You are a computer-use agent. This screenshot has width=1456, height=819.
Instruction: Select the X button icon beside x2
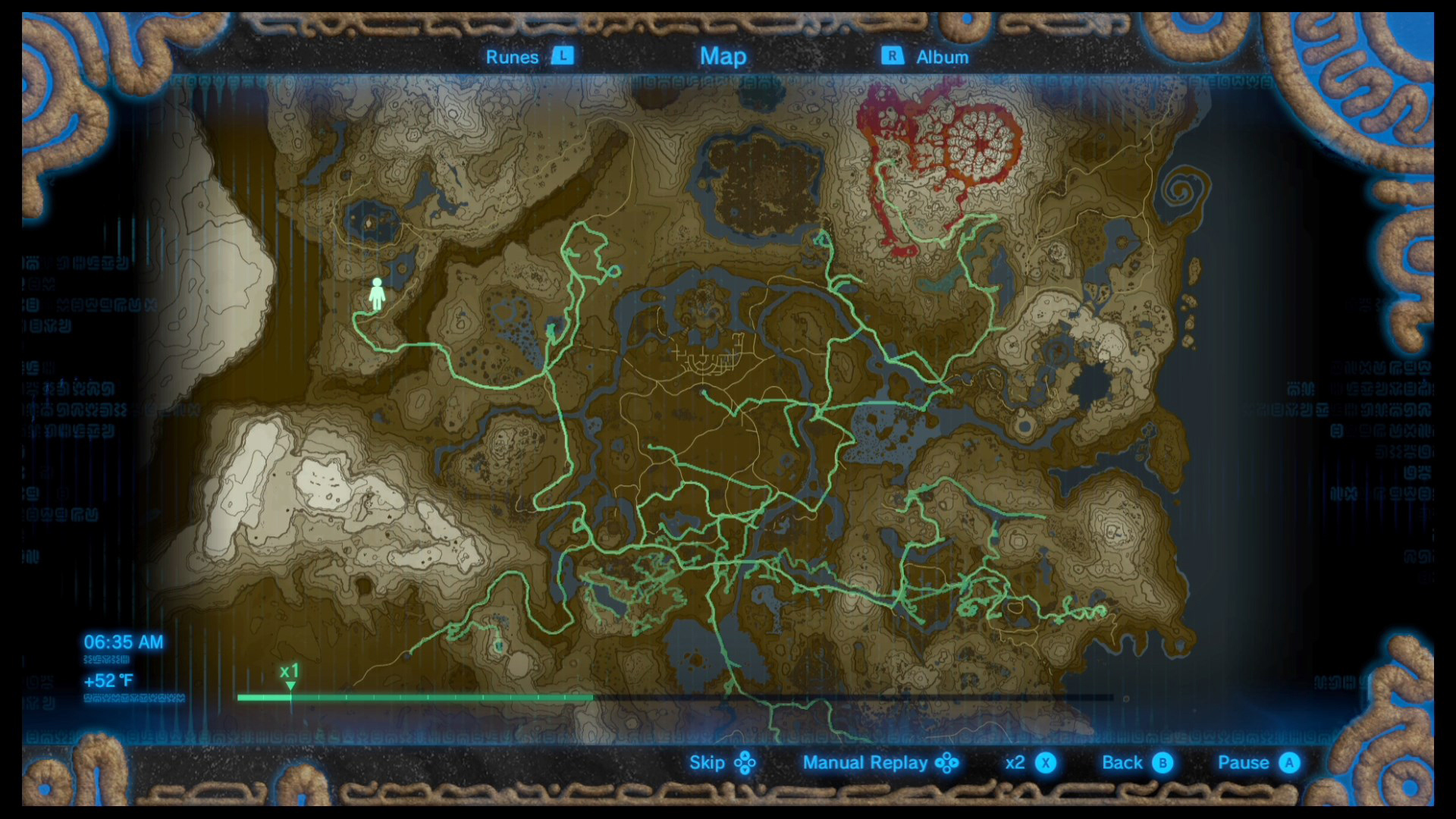[1045, 763]
